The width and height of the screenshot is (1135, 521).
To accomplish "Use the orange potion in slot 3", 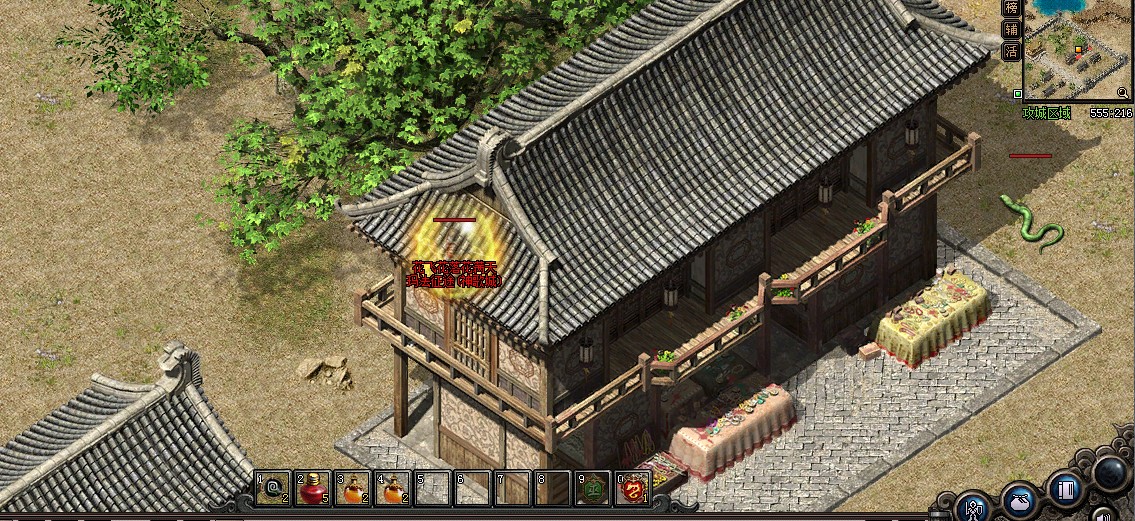I will pos(352,489).
